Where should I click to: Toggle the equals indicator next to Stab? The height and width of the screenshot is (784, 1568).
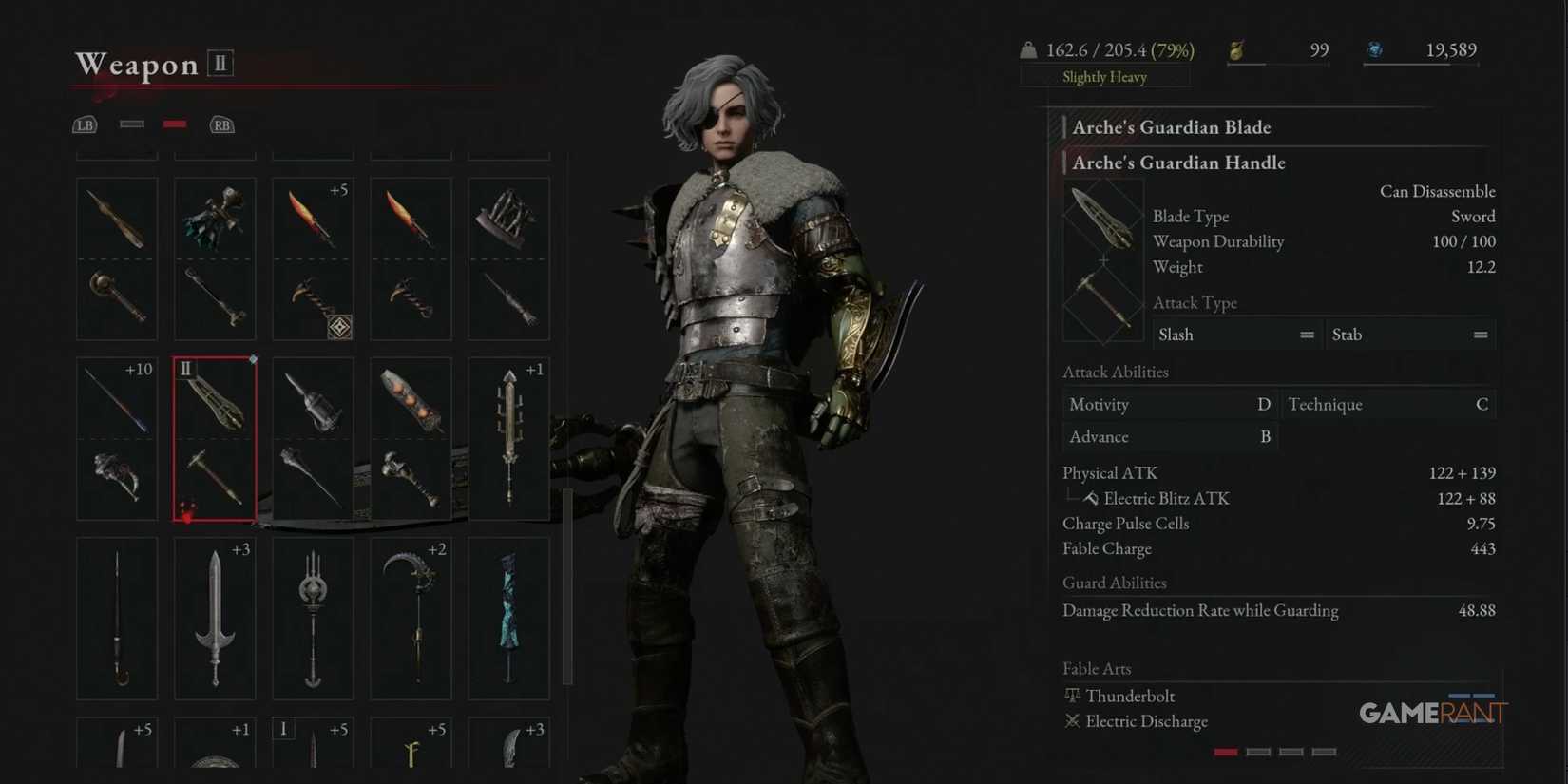pos(1481,335)
